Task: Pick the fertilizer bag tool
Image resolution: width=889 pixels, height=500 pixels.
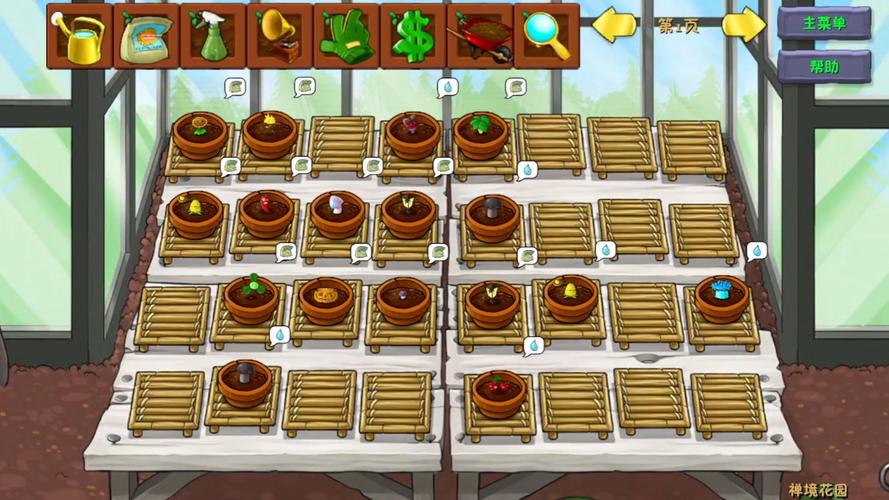Action: click(x=146, y=35)
